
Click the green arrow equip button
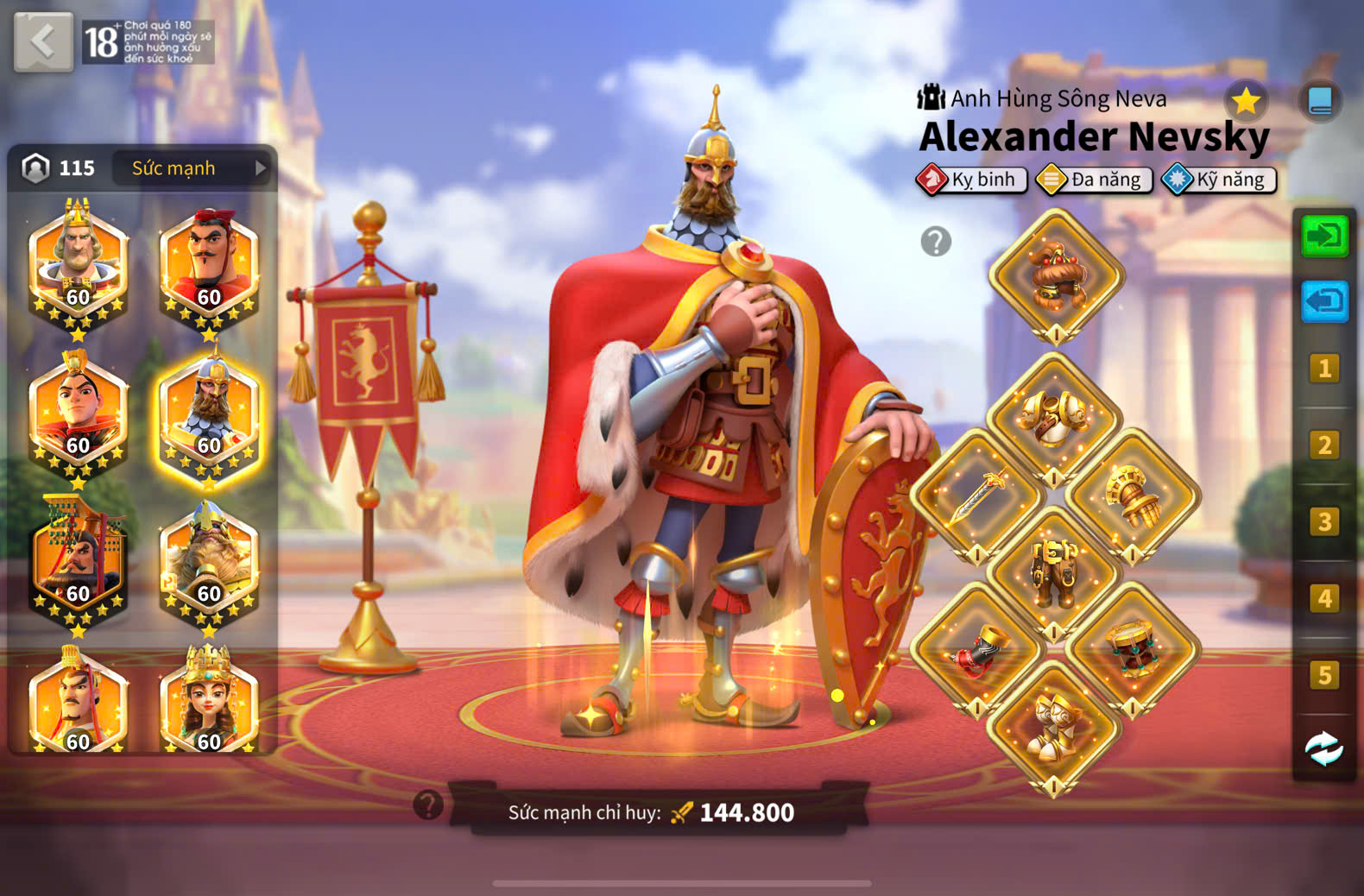click(1323, 236)
